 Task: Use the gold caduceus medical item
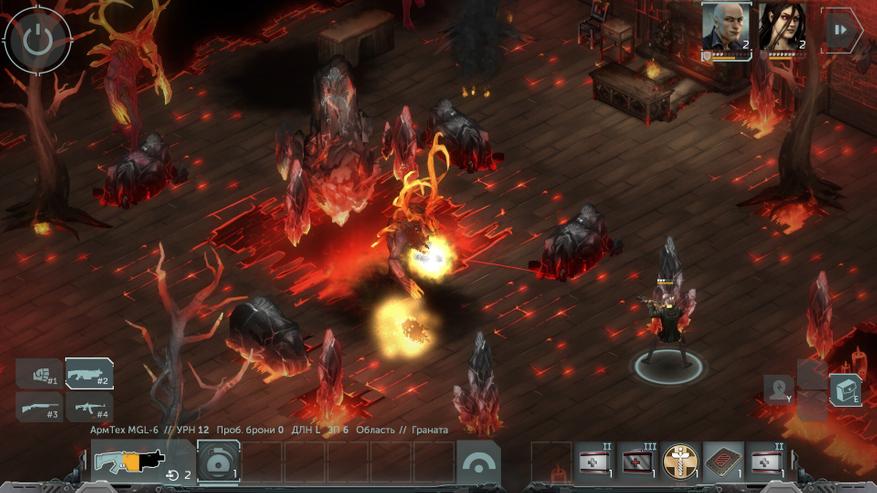(x=681, y=462)
